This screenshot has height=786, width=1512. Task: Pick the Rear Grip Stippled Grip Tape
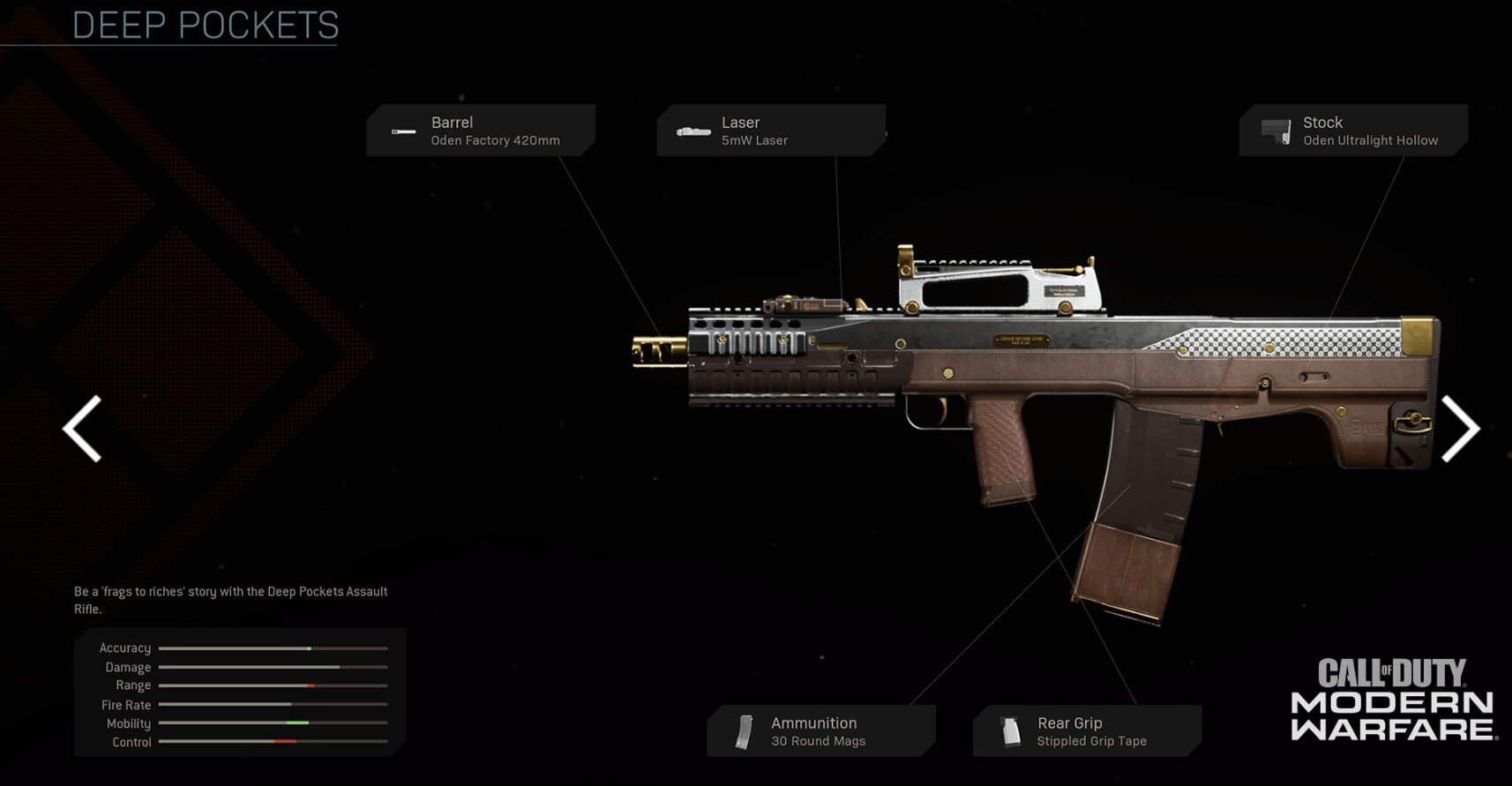(x=1087, y=731)
